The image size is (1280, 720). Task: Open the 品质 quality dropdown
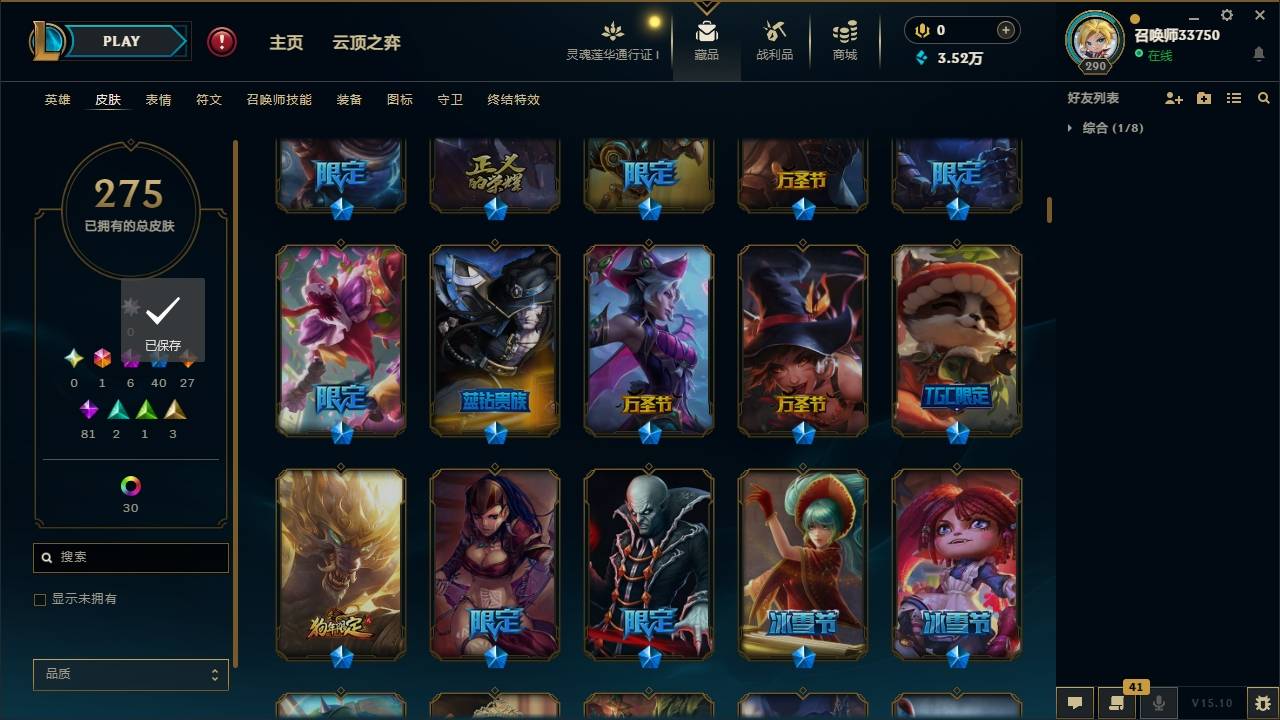point(130,674)
